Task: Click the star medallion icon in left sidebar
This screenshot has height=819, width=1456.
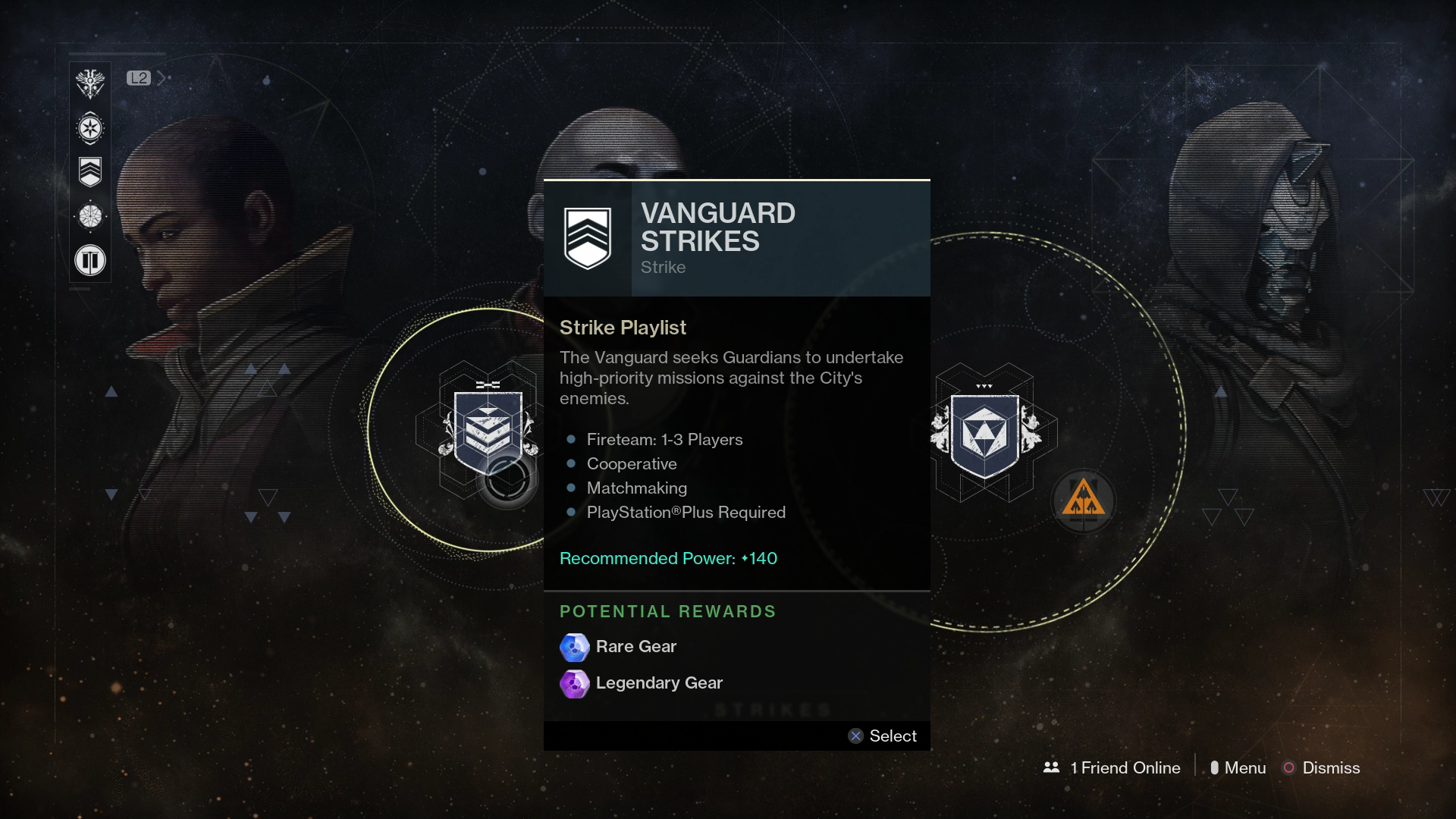Action: [89, 127]
